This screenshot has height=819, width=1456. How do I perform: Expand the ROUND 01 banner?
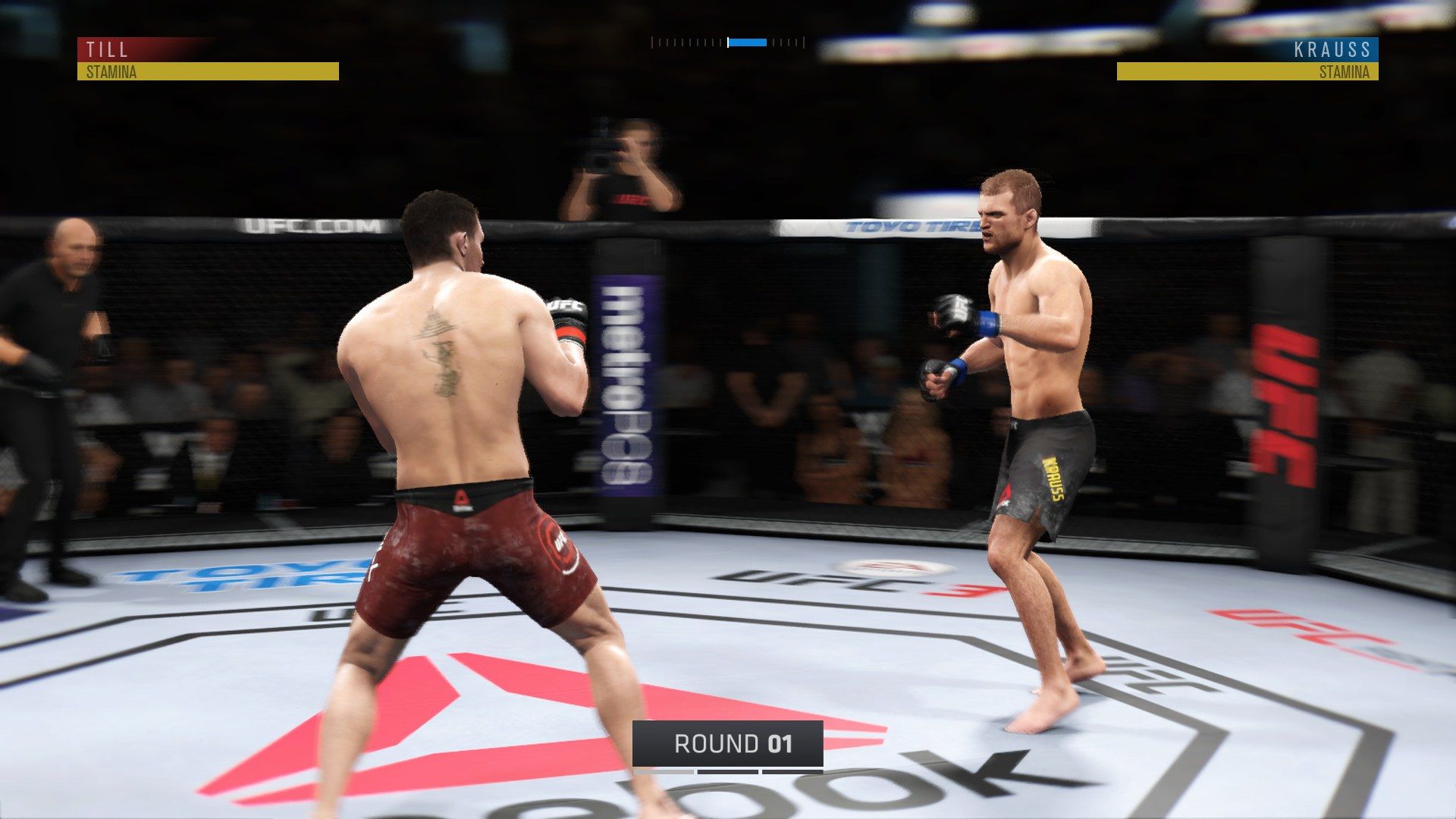[x=726, y=745]
